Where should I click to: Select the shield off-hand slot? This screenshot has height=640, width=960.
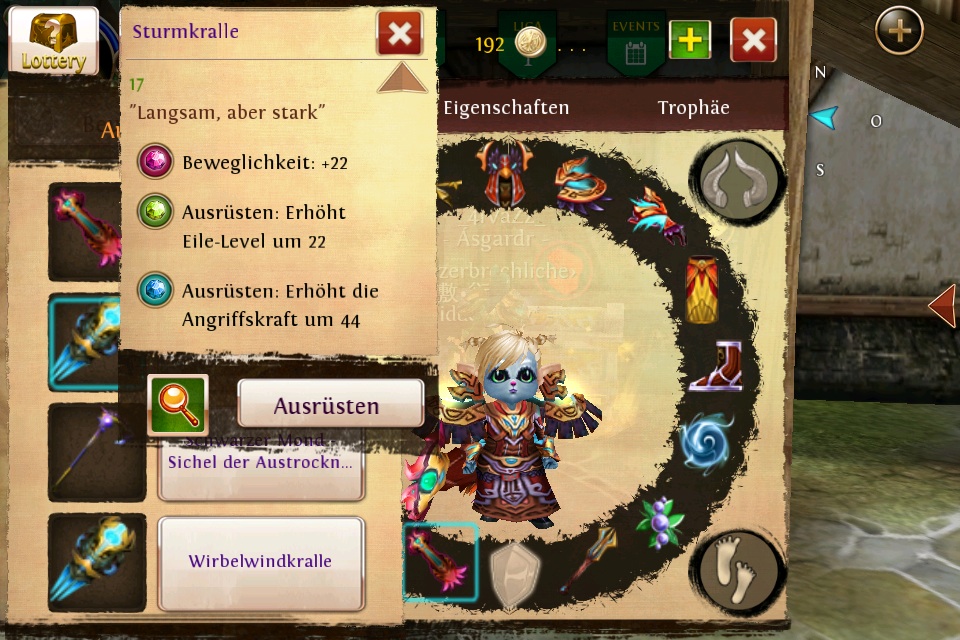click(x=515, y=573)
